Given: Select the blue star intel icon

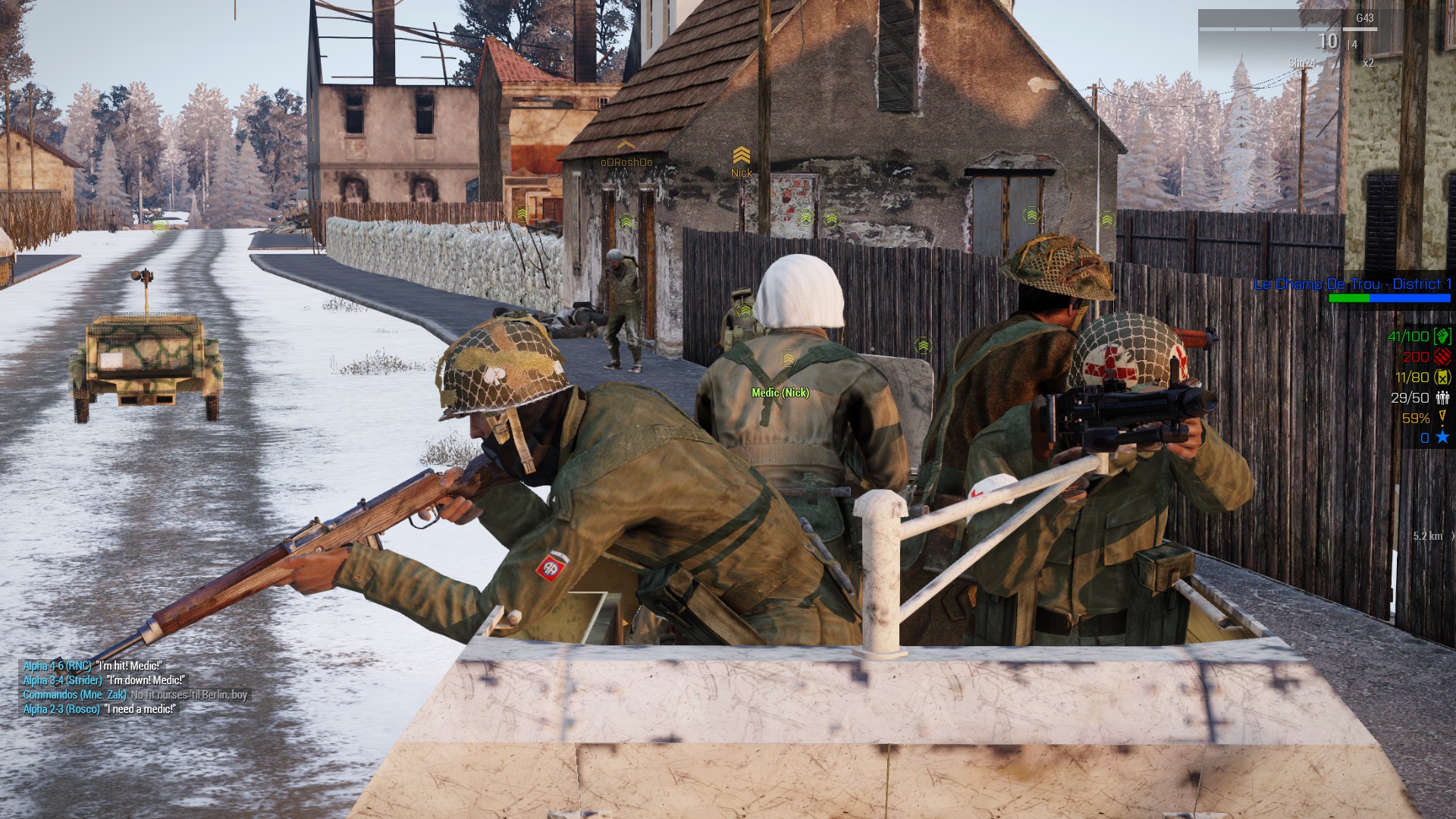Looking at the screenshot, I should 1442,438.
